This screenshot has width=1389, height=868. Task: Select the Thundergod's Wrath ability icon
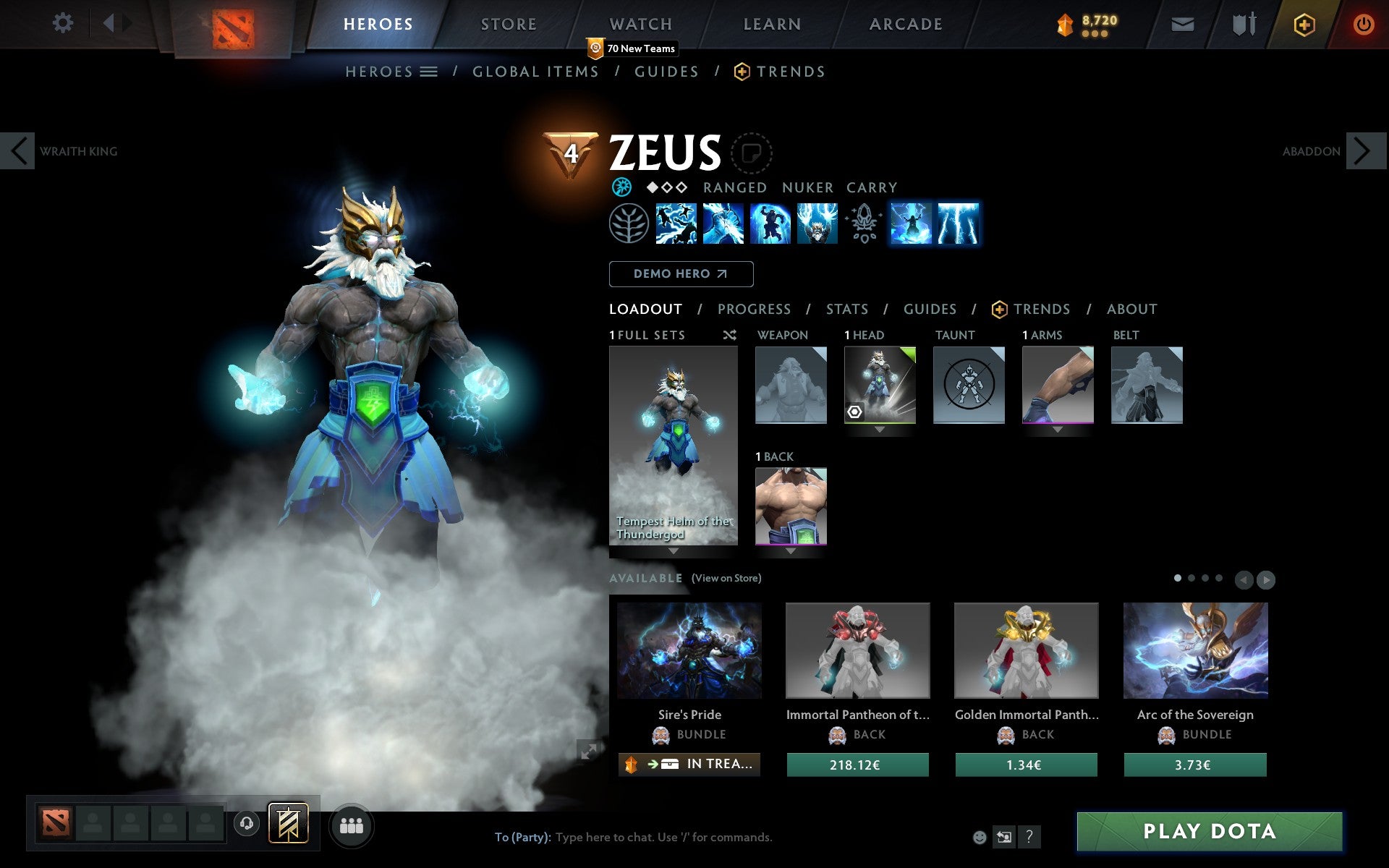(956, 224)
